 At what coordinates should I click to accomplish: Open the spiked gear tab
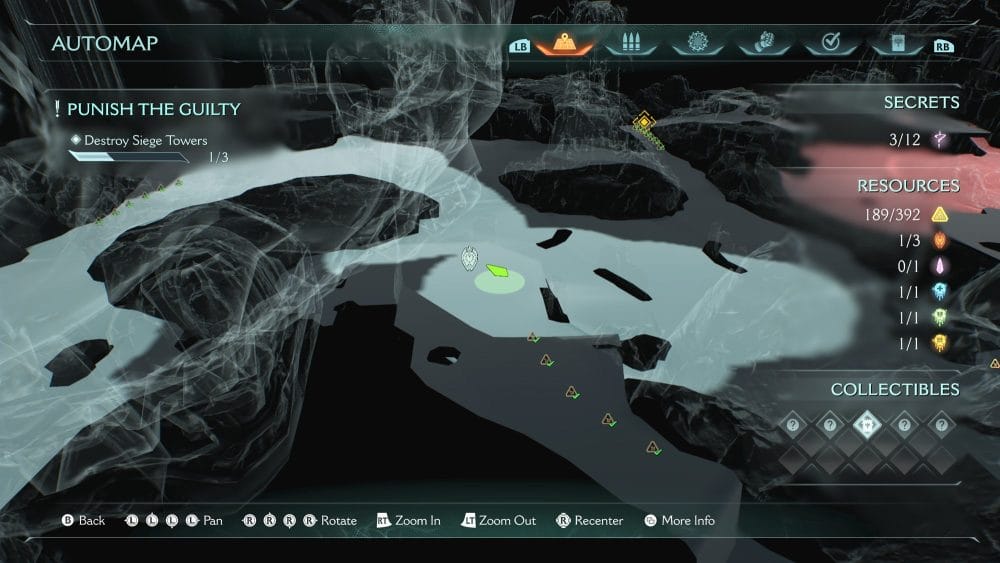(697, 44)
